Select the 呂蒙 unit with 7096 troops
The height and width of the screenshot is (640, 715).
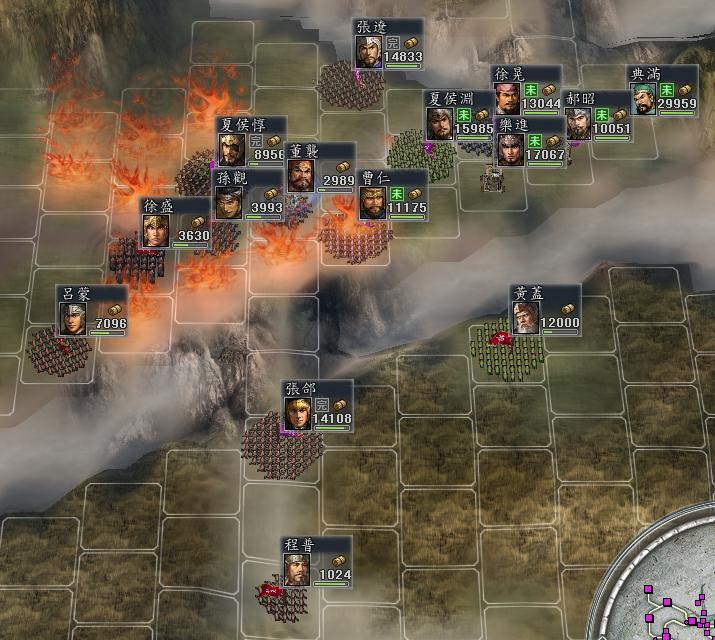94,310
